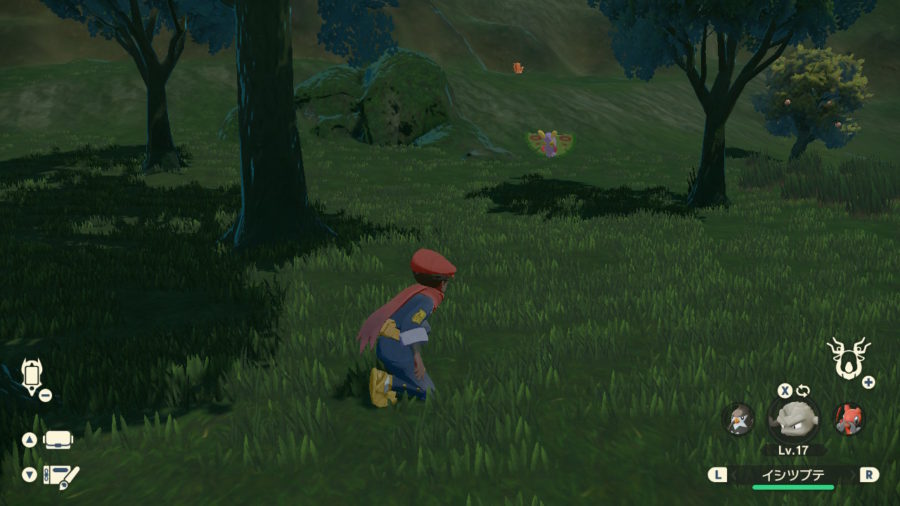
Task: Pick the red Kricketune party icon
Action: pos(849,418)
